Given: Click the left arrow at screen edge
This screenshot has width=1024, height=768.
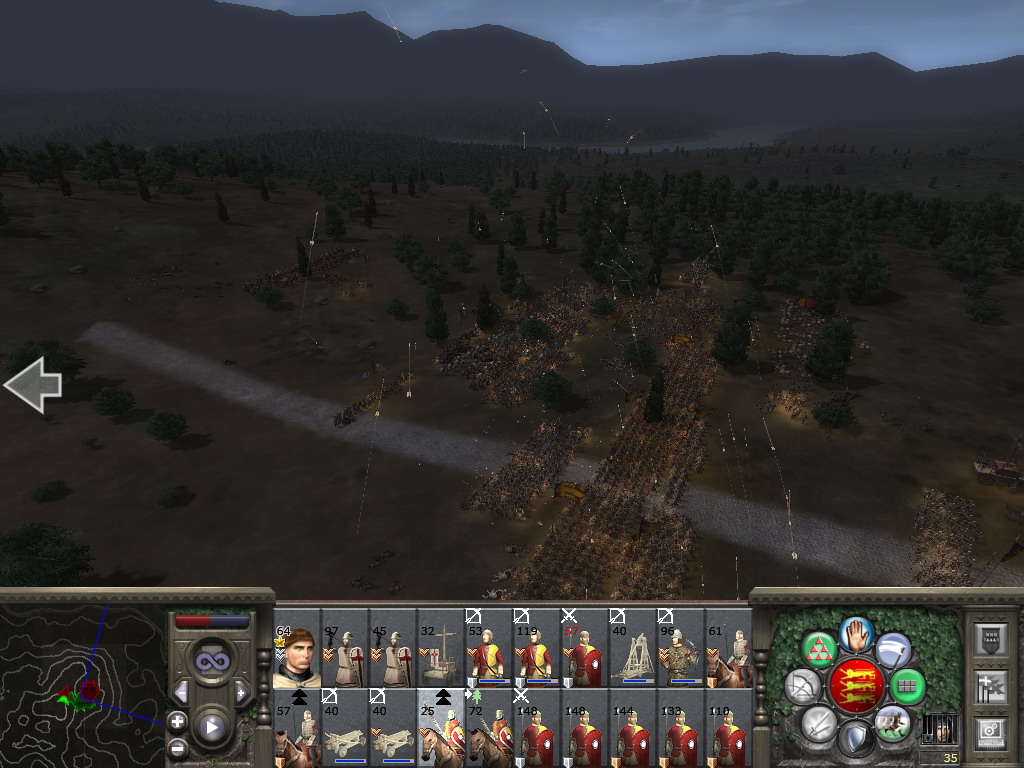Looking at the screenshot, I should point(33,385).
